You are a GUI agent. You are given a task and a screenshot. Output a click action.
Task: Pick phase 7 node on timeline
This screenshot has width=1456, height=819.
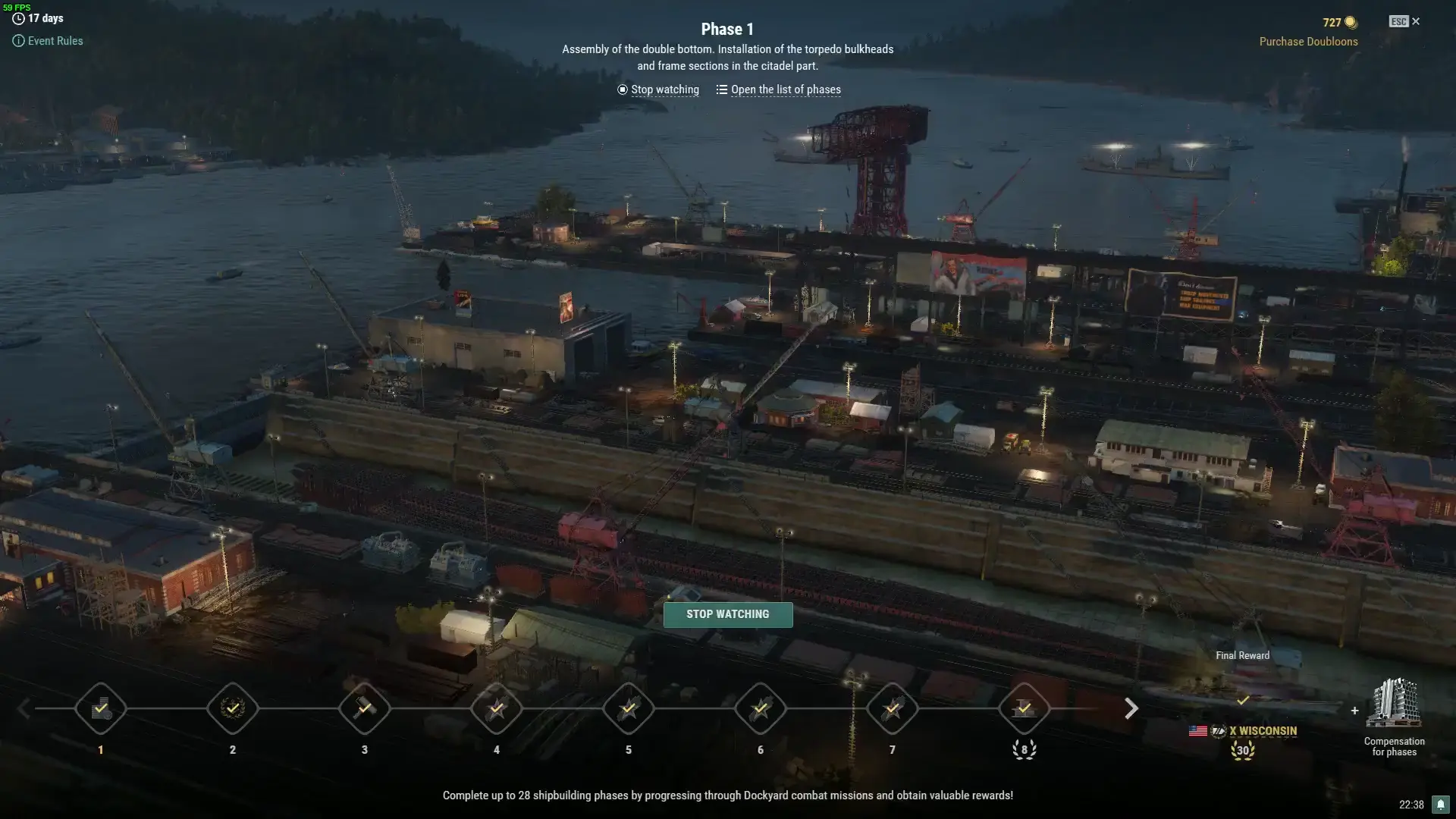click(893, 709)
